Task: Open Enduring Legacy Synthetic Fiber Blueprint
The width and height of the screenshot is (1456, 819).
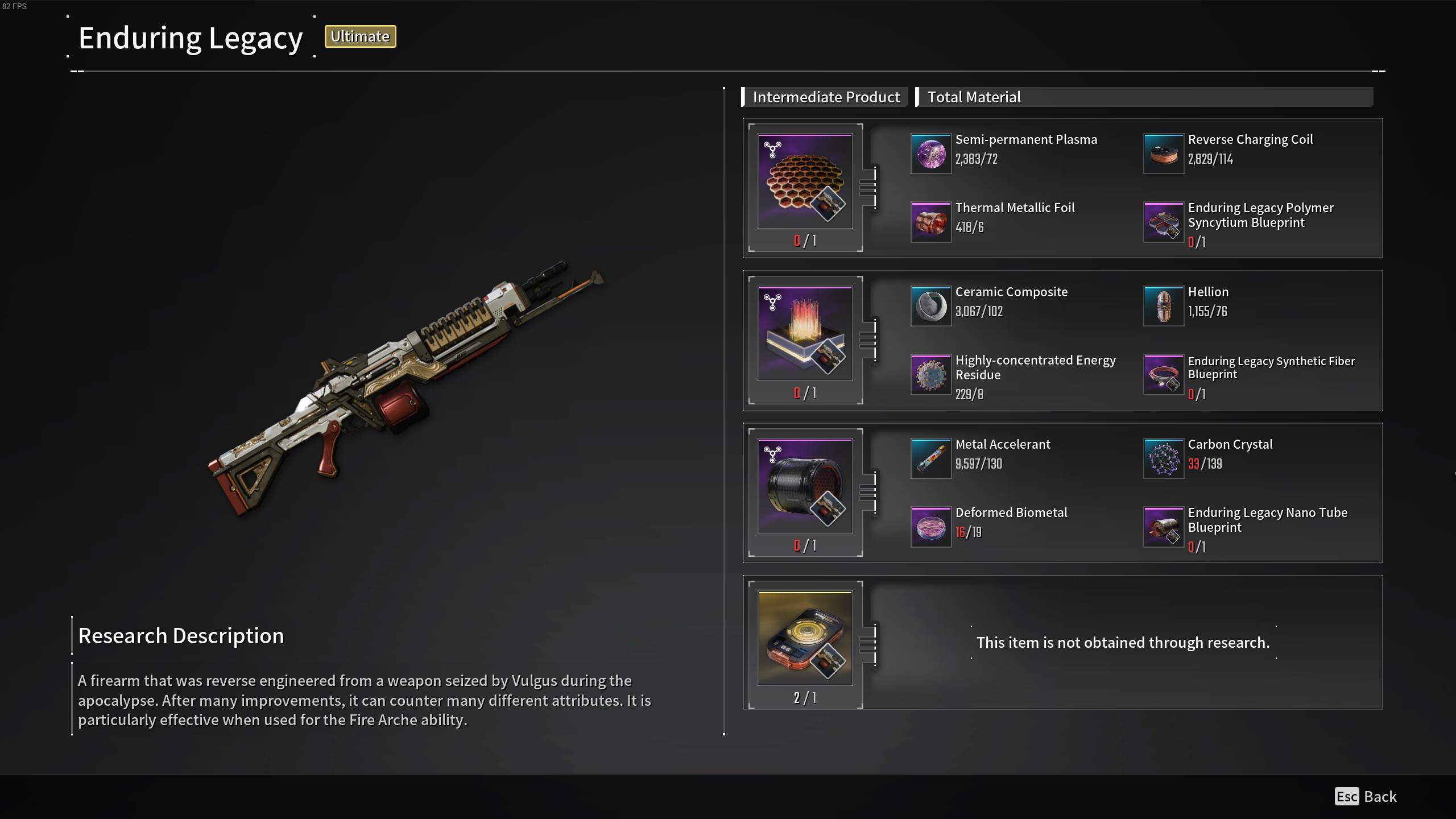Action: (x=1164, y=374)
